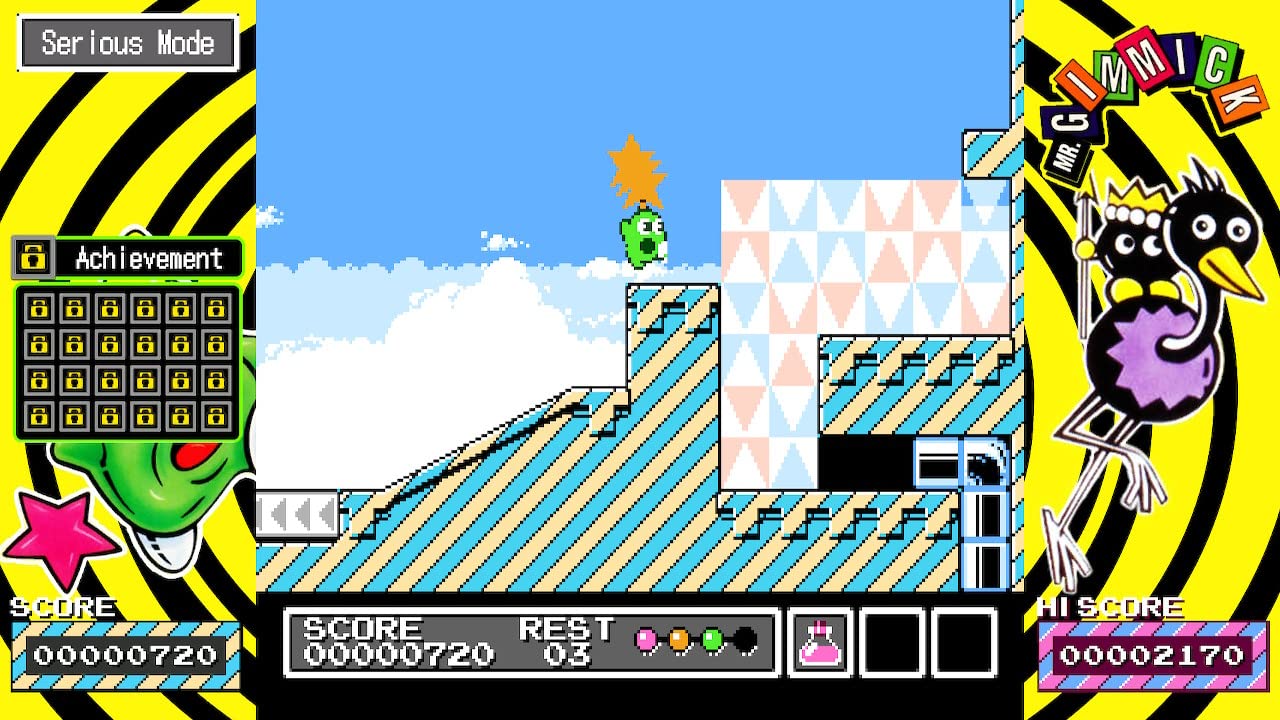This screenshot has height=720, width=1280.
Task: Toggle the achievement lock in third row
Action: (39, 383)
